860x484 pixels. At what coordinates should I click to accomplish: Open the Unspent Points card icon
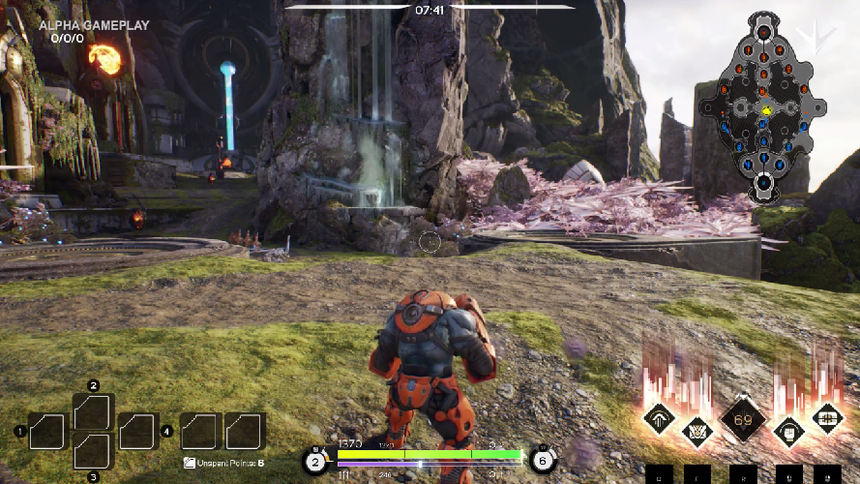pyautogui.click(x=190, y=463)
